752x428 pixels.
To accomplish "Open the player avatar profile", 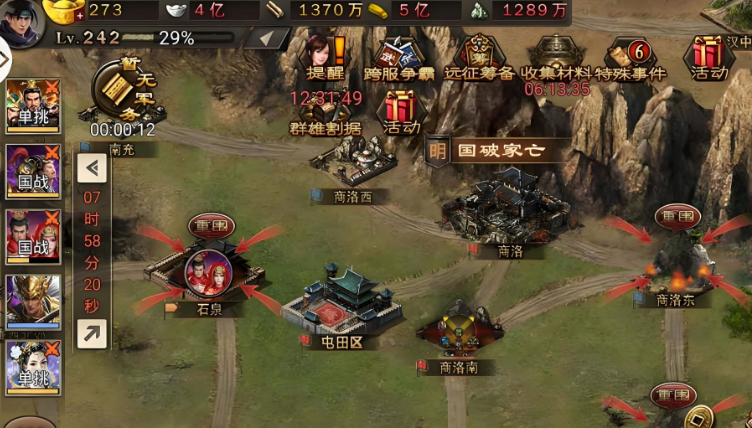I will pyautogui.click(x=19, y=20).
